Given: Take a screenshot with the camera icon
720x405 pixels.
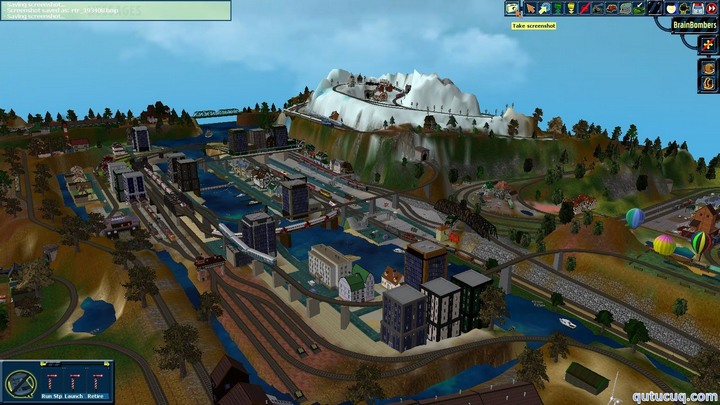Looking at the screenshot, I should (x=513, y=8).
